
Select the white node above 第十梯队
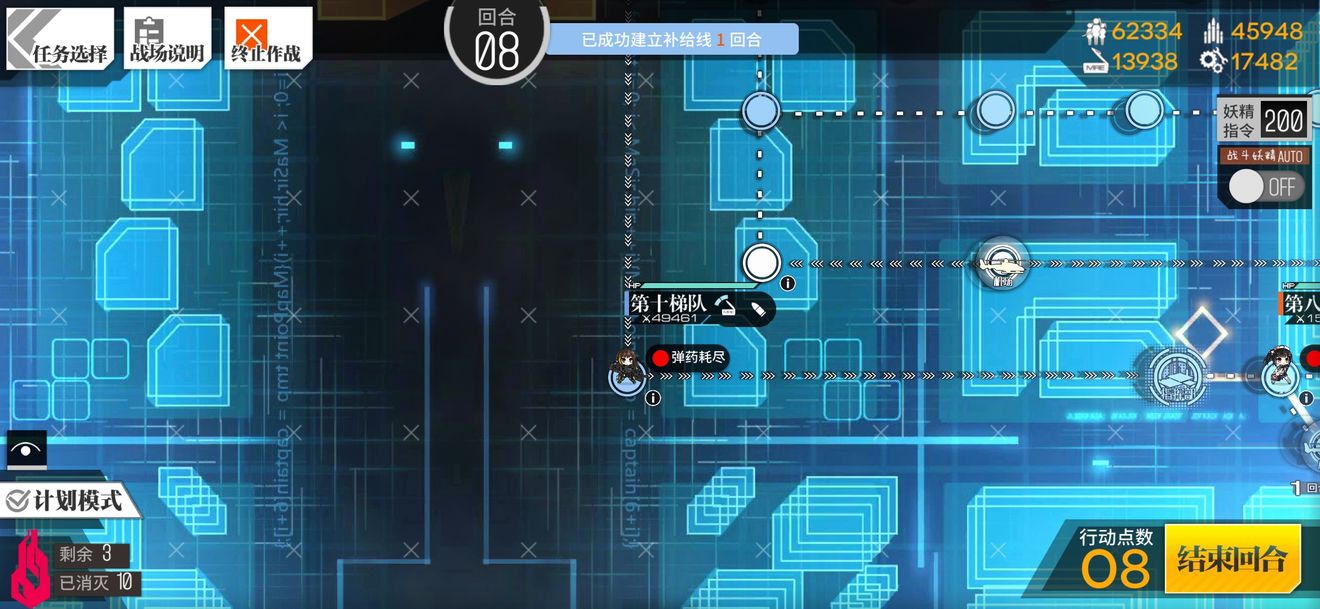tap(761, 263)
